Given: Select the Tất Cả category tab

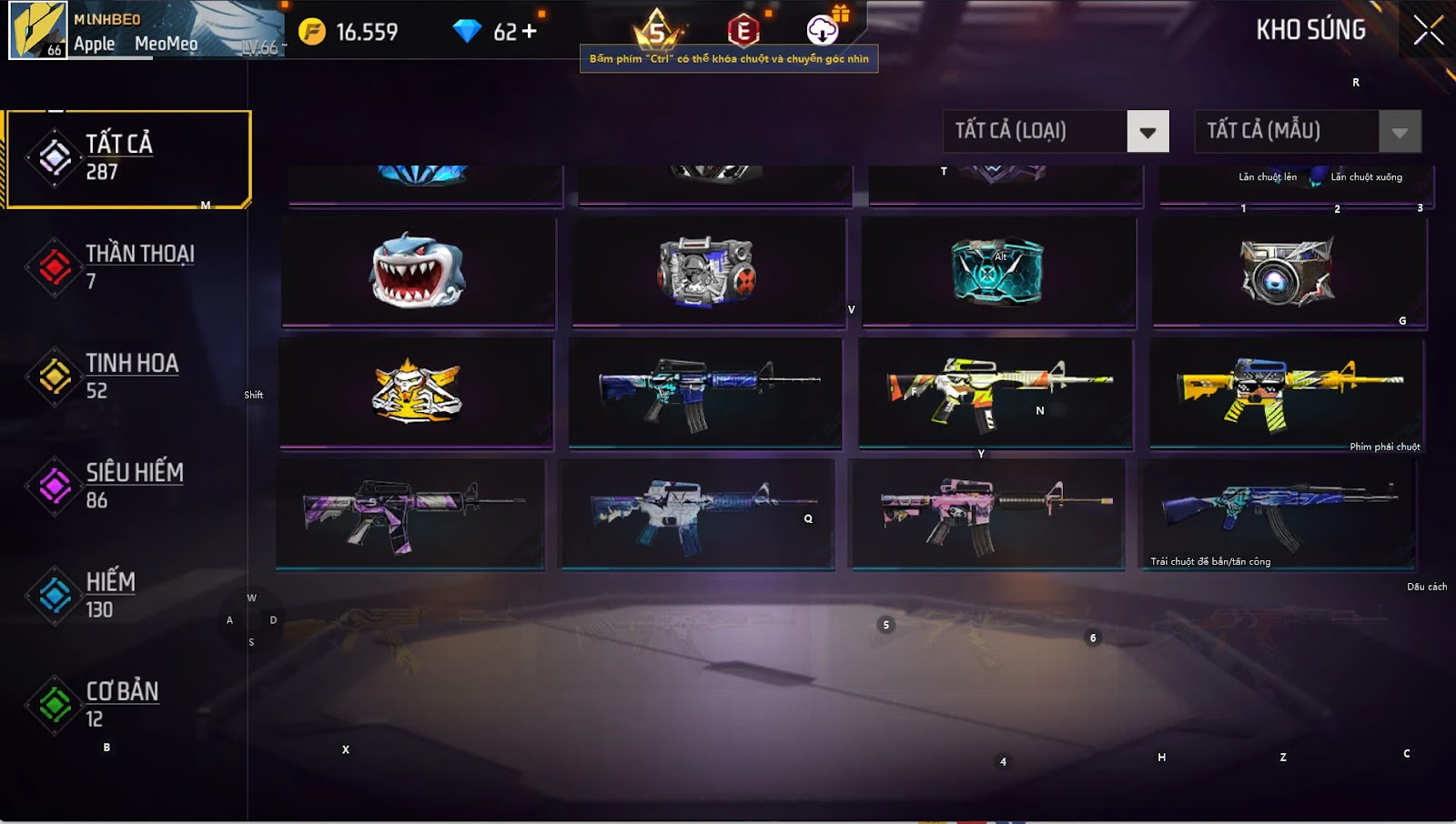Looking at the screenshot, I should point(127,158).
